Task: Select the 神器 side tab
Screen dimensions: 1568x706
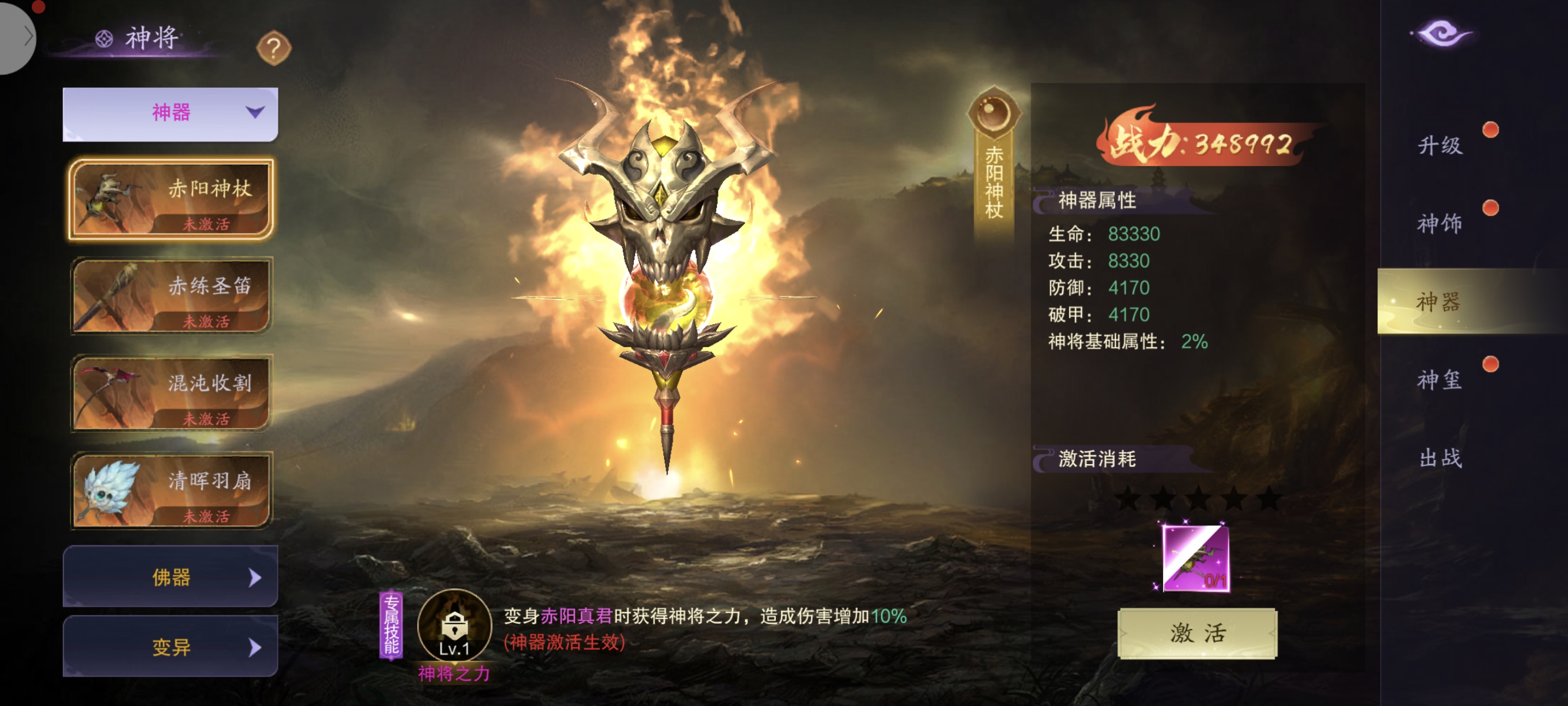Action: pos(1440,301)
